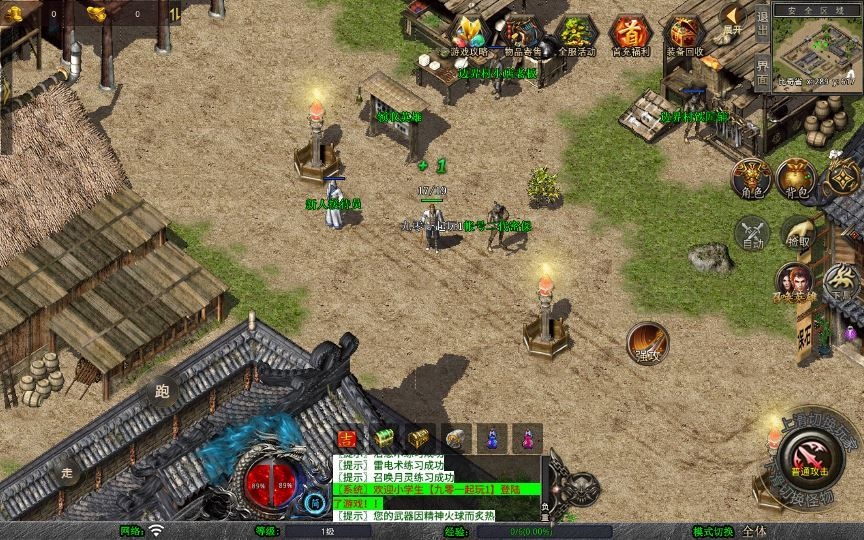Use the 普通攻击 normal attack button
The width and height of the screenshot is (864, 540).
tap(808, 455)
